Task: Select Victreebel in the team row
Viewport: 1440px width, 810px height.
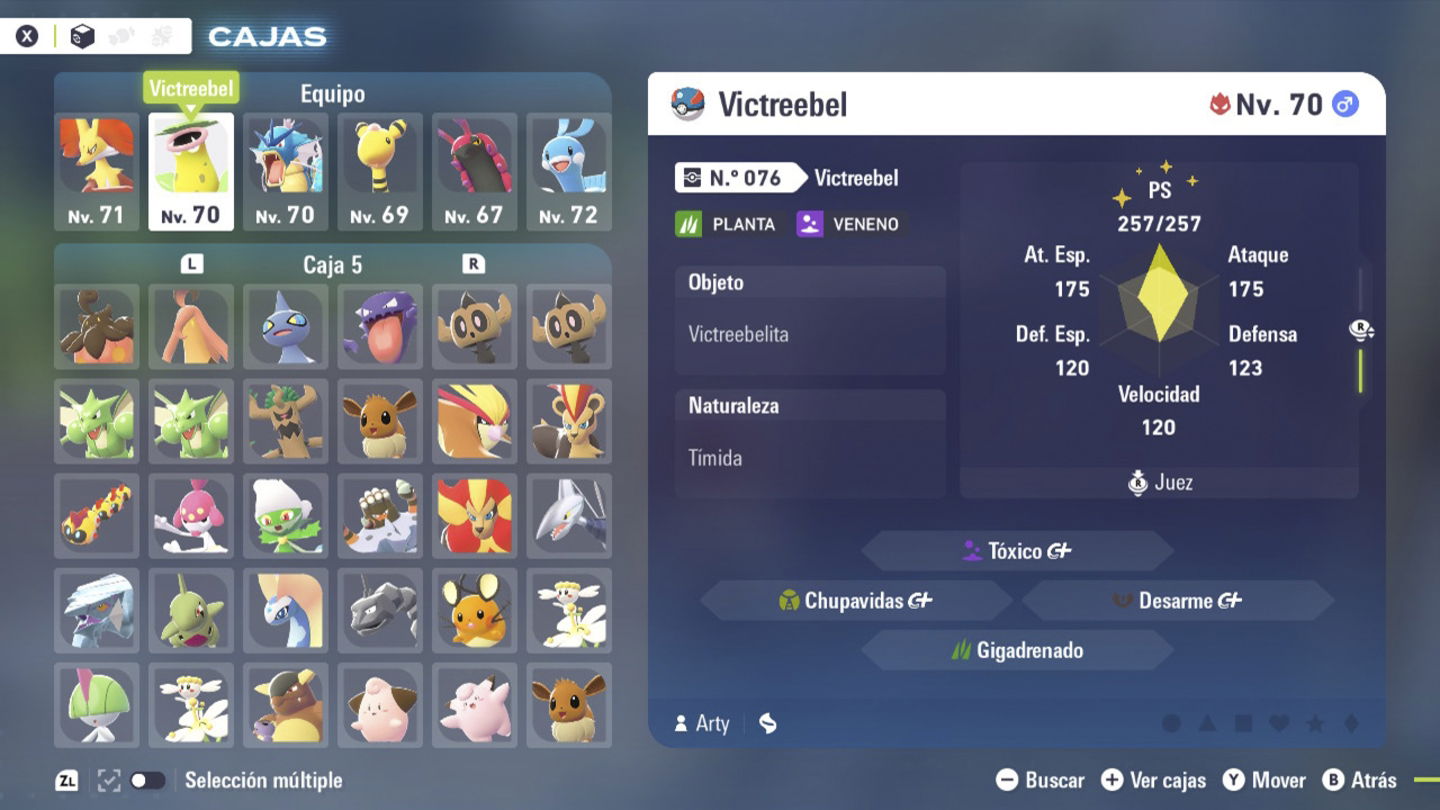Action: coord(191,170)
